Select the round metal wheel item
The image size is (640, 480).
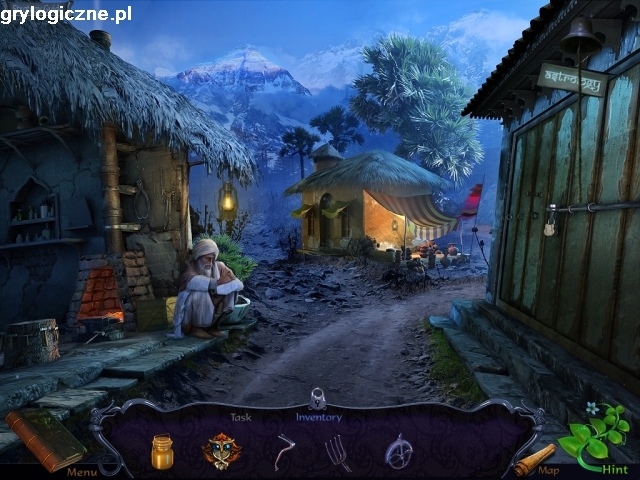(x=399, y=451)
